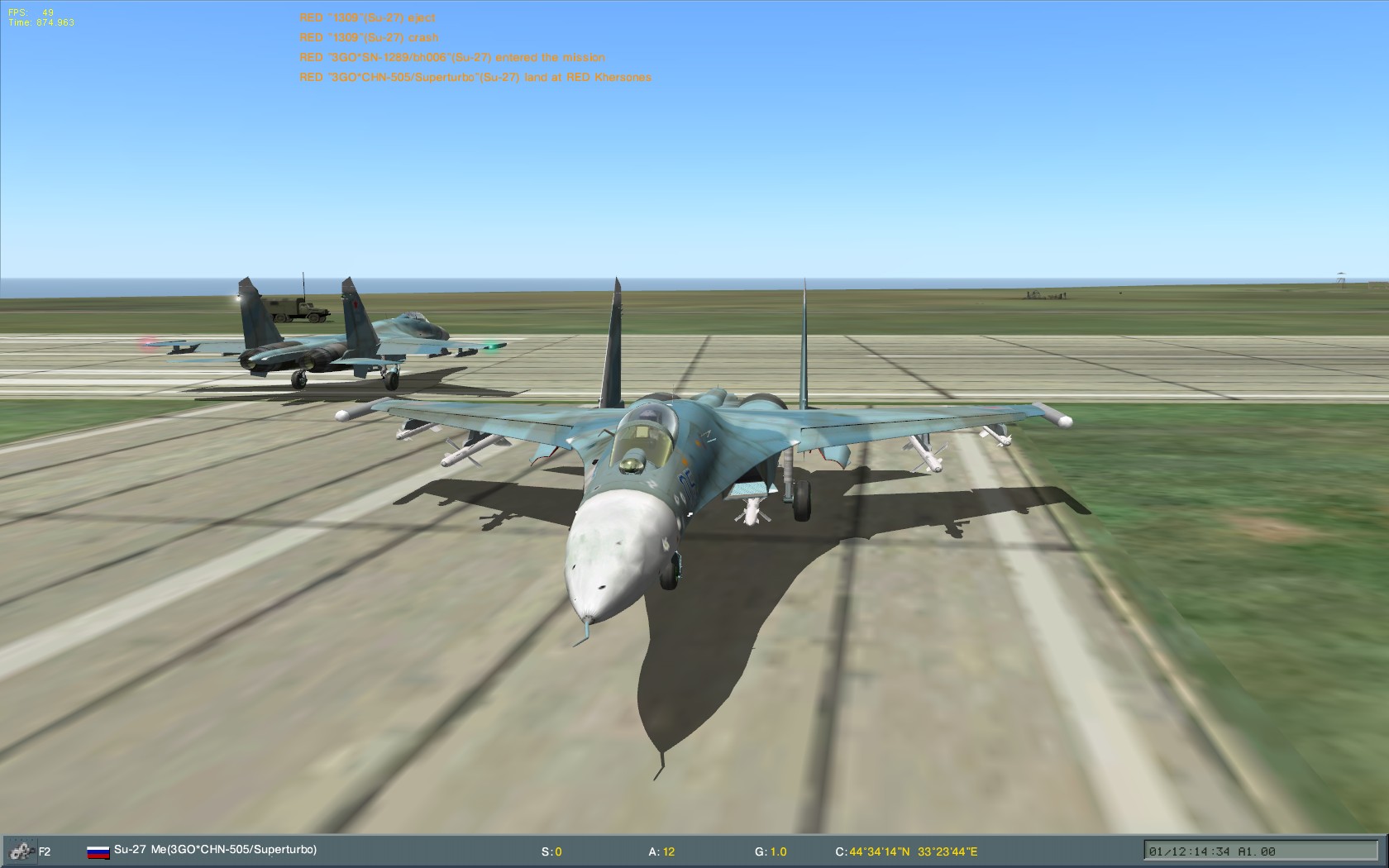
Task: Click the 33°23'44"E longitude value
Action: click(945, 849)
